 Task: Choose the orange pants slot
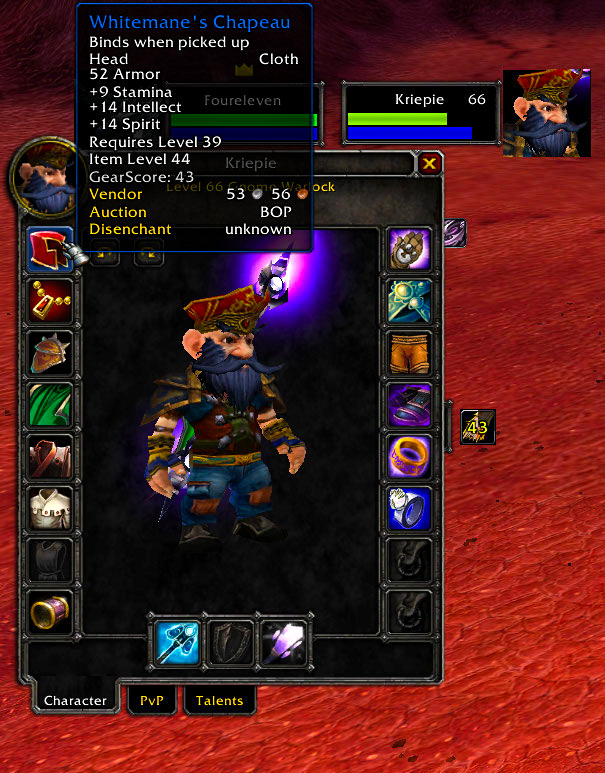[x=410, y=353]
